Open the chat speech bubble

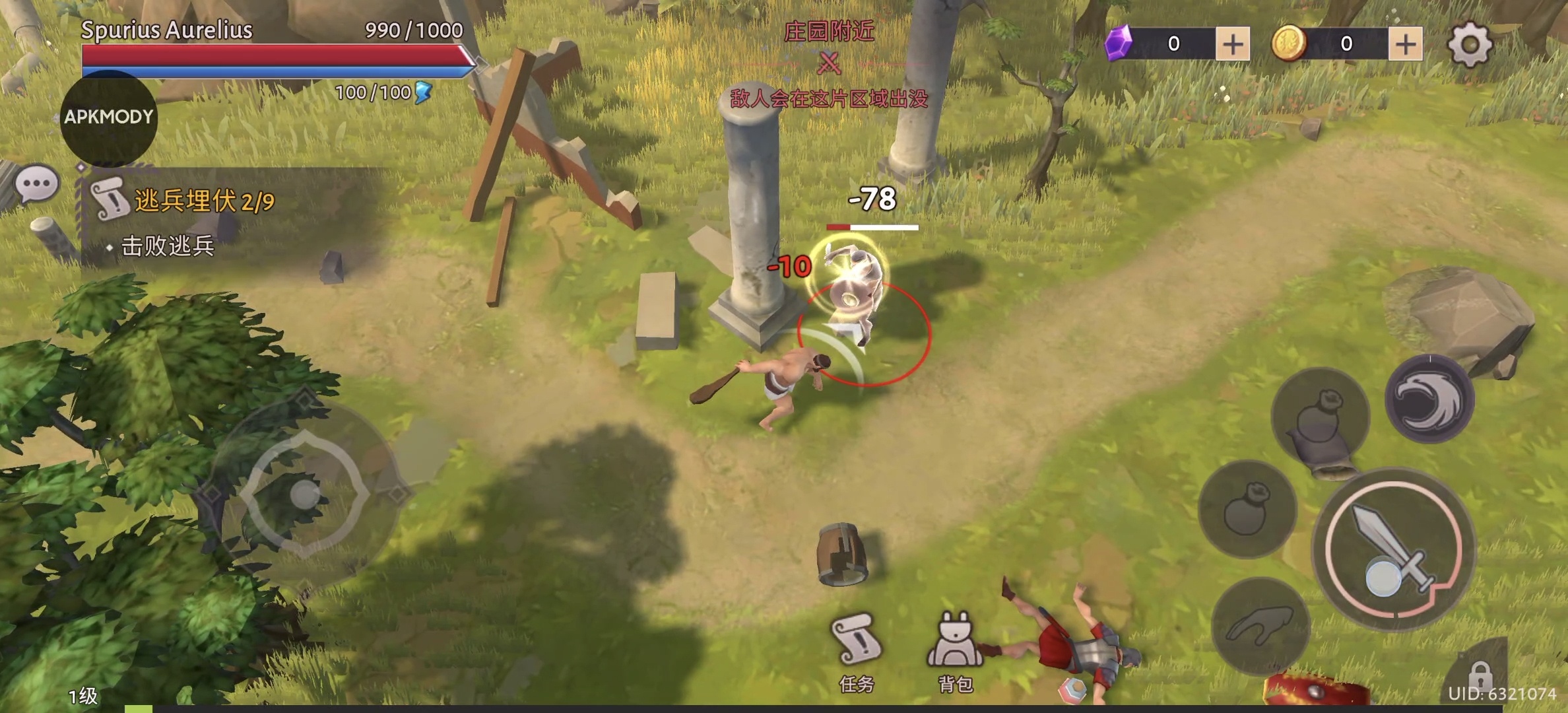pyautogui.click(x=37, y=184)
